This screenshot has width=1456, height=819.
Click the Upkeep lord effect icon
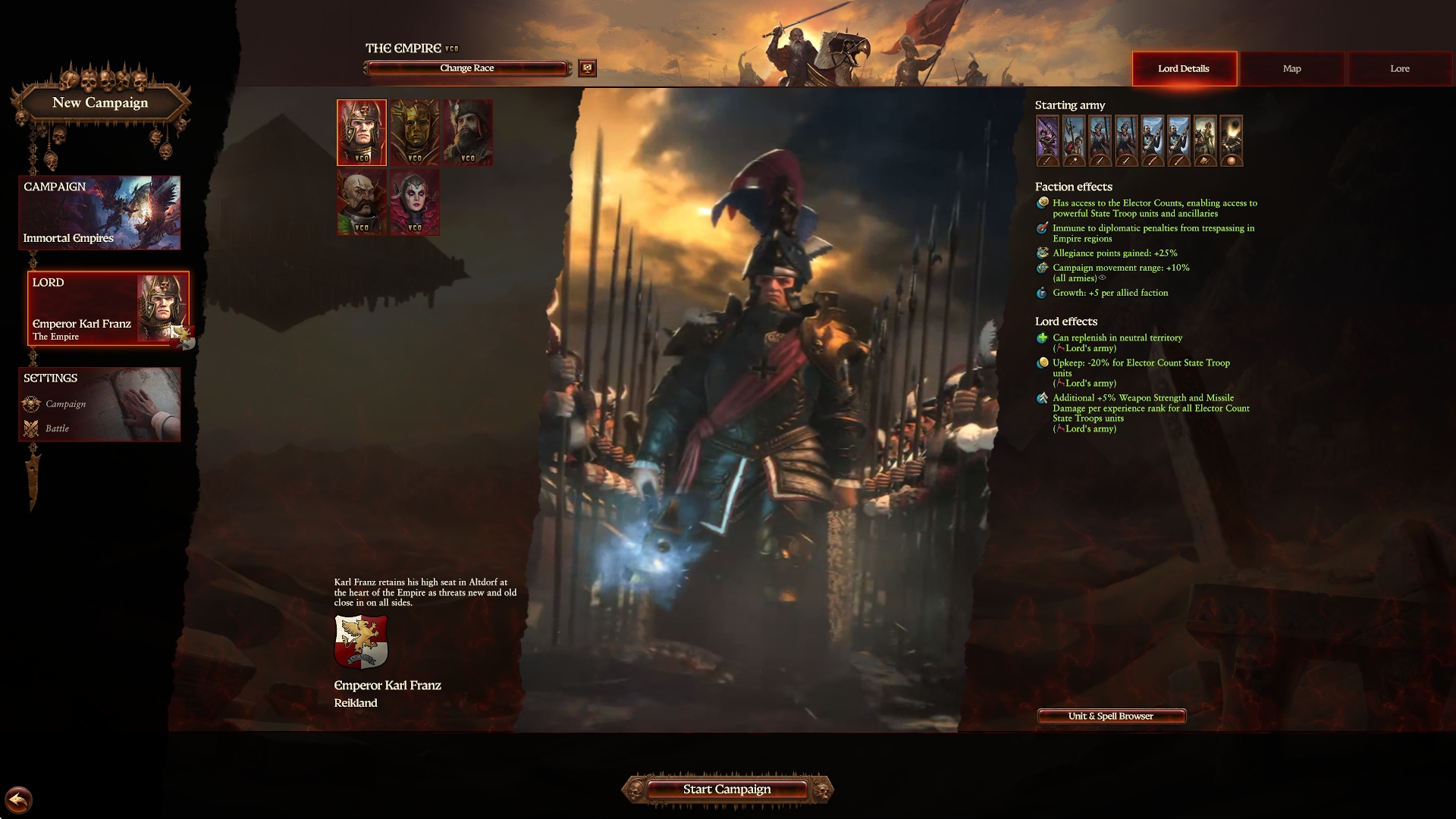(x=1041, y=362)
